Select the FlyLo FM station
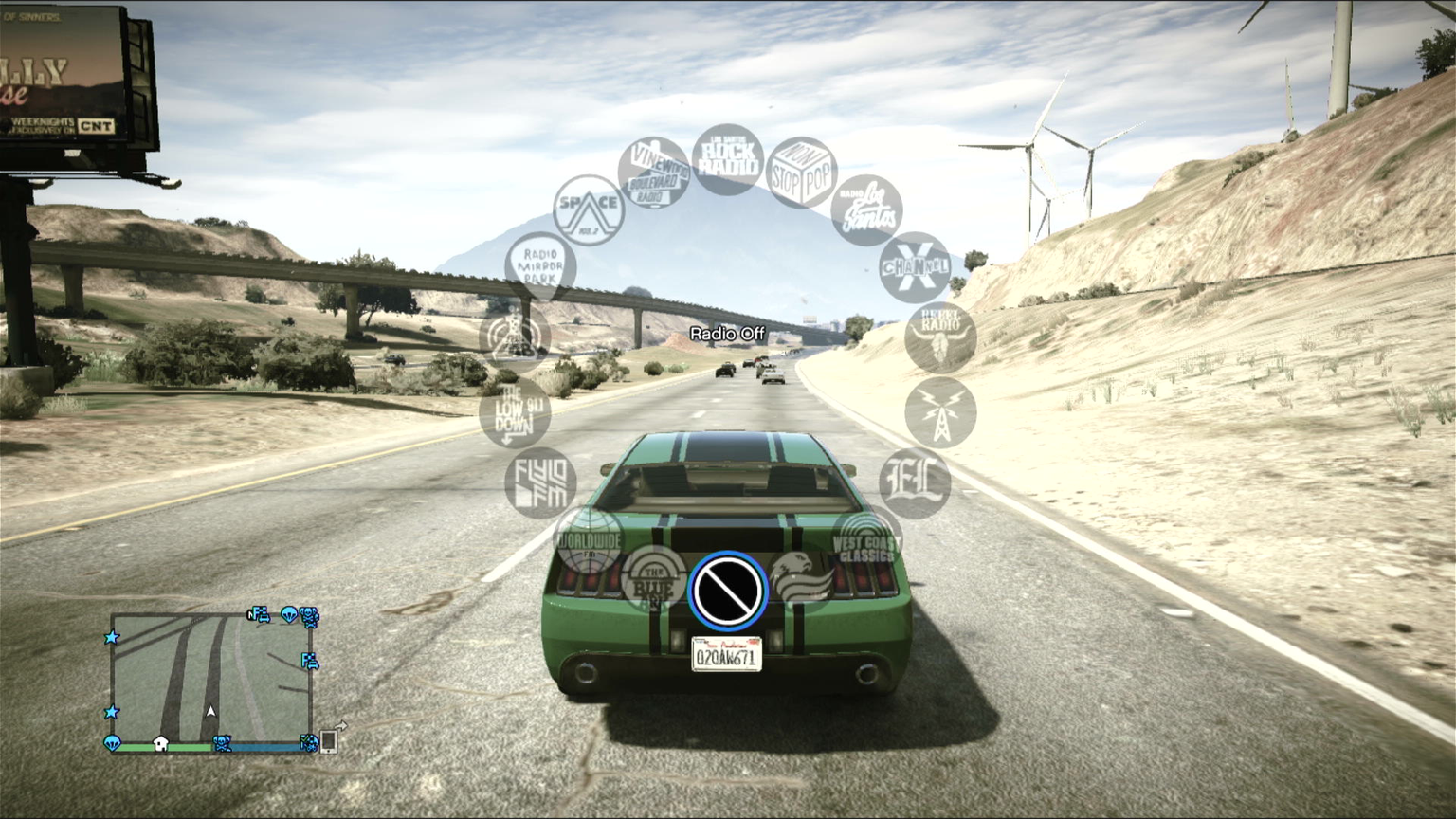Screen dimensions: 1456x819 540,482
